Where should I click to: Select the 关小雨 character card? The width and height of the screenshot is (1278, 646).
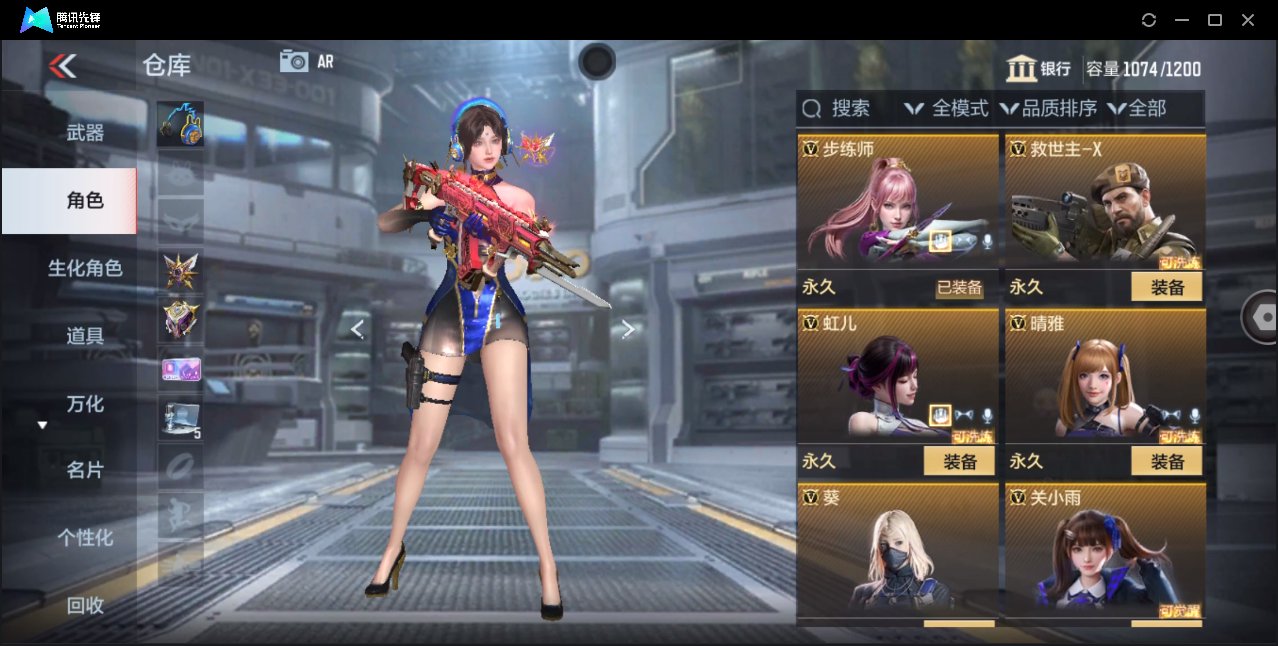[x=1105, y=548]
